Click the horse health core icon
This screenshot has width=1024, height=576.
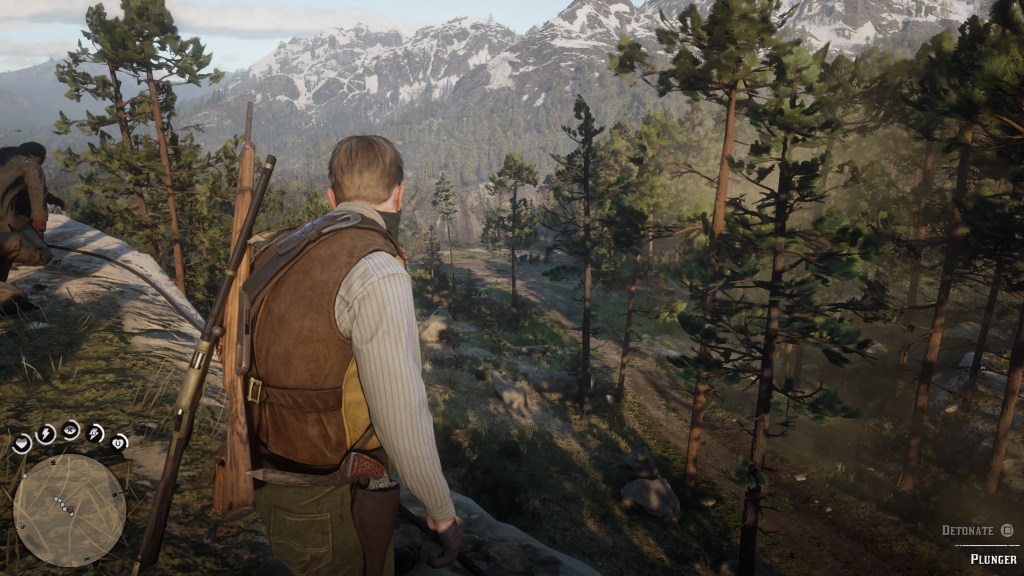click(119, 441)
